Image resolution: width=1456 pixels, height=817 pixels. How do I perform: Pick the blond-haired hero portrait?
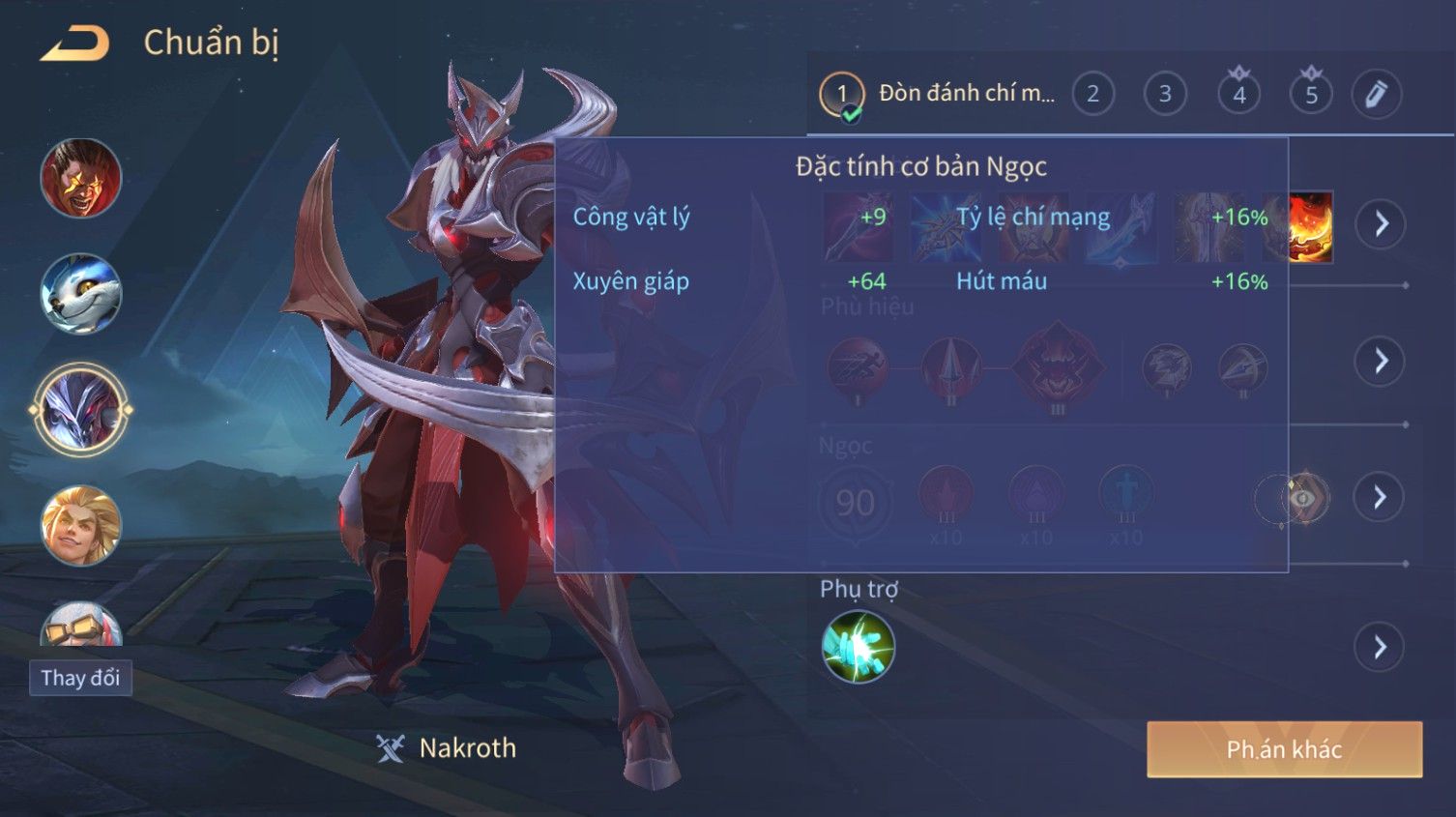81,525
